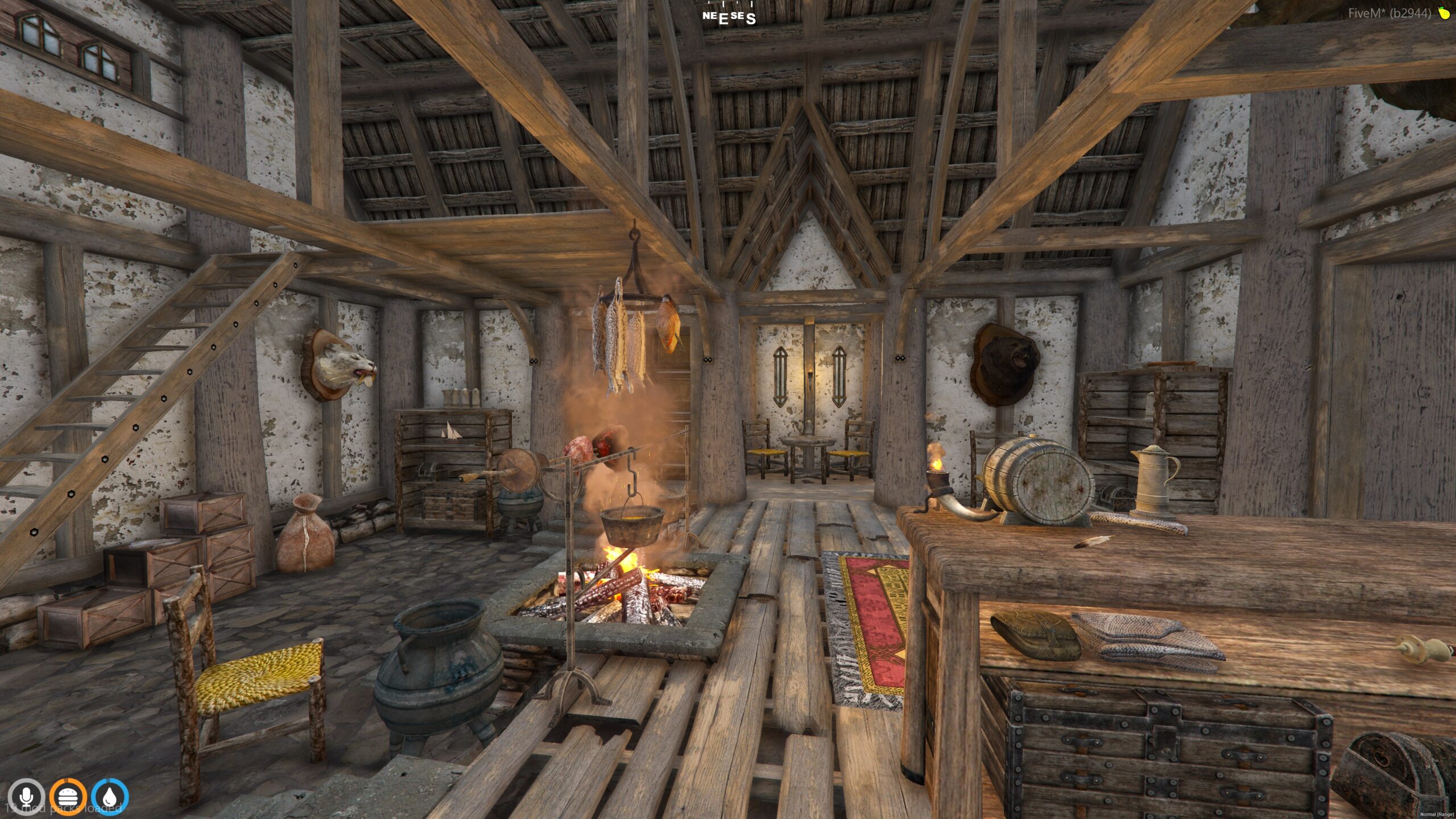
Task: Select the burger hunger status icon
Action: click(68, 797)
